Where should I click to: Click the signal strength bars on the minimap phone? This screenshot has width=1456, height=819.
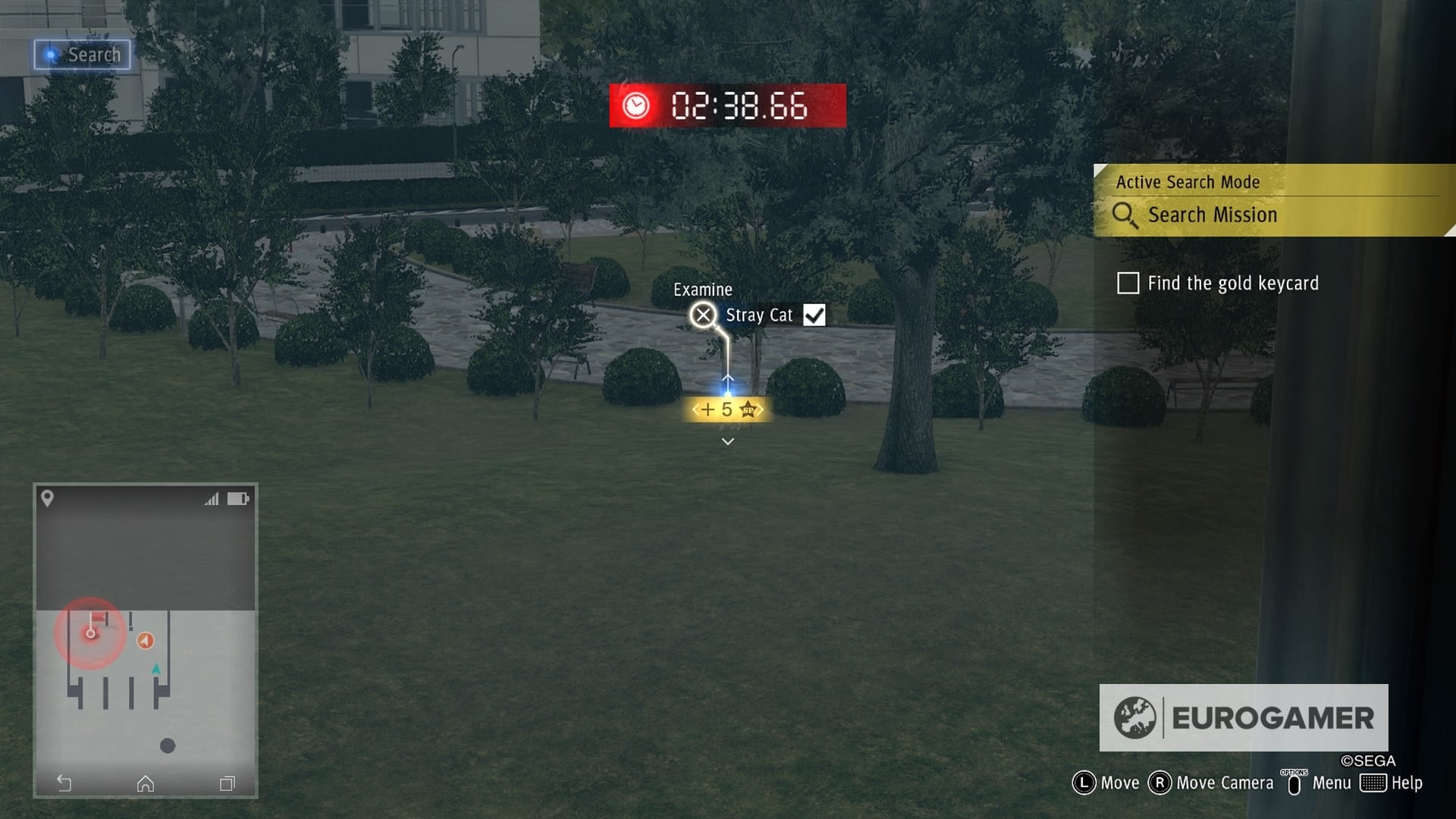(213, 498)
